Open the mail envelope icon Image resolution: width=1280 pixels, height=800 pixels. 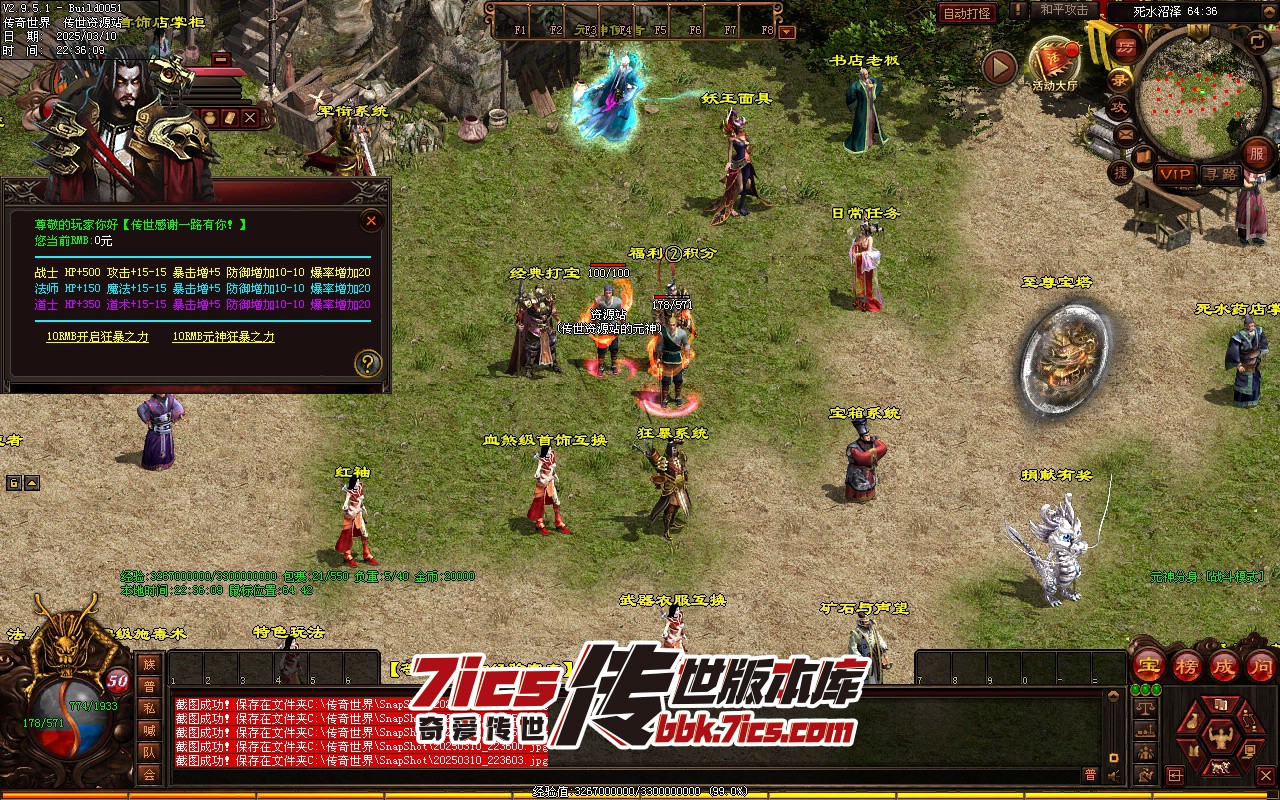point(1126,133)
